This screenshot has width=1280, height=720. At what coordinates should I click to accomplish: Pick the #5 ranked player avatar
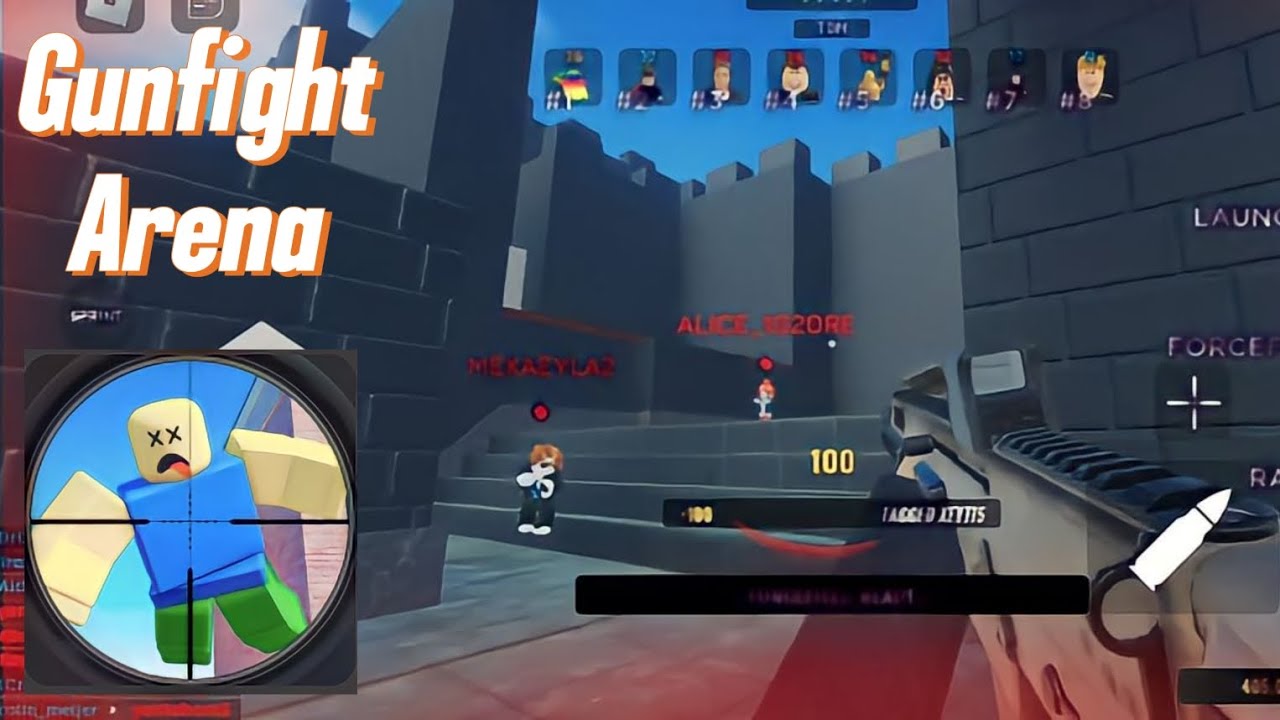coord(868,77)
